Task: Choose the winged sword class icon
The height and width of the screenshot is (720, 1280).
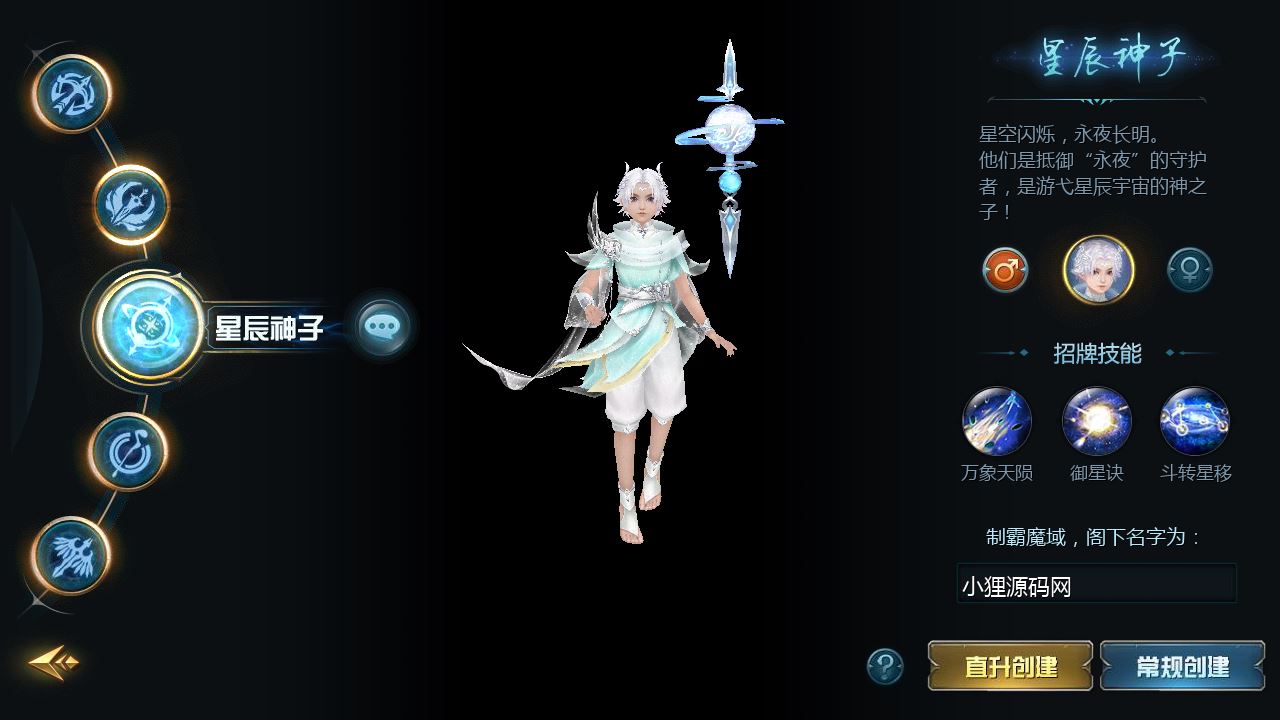Action: coord(131,204)
